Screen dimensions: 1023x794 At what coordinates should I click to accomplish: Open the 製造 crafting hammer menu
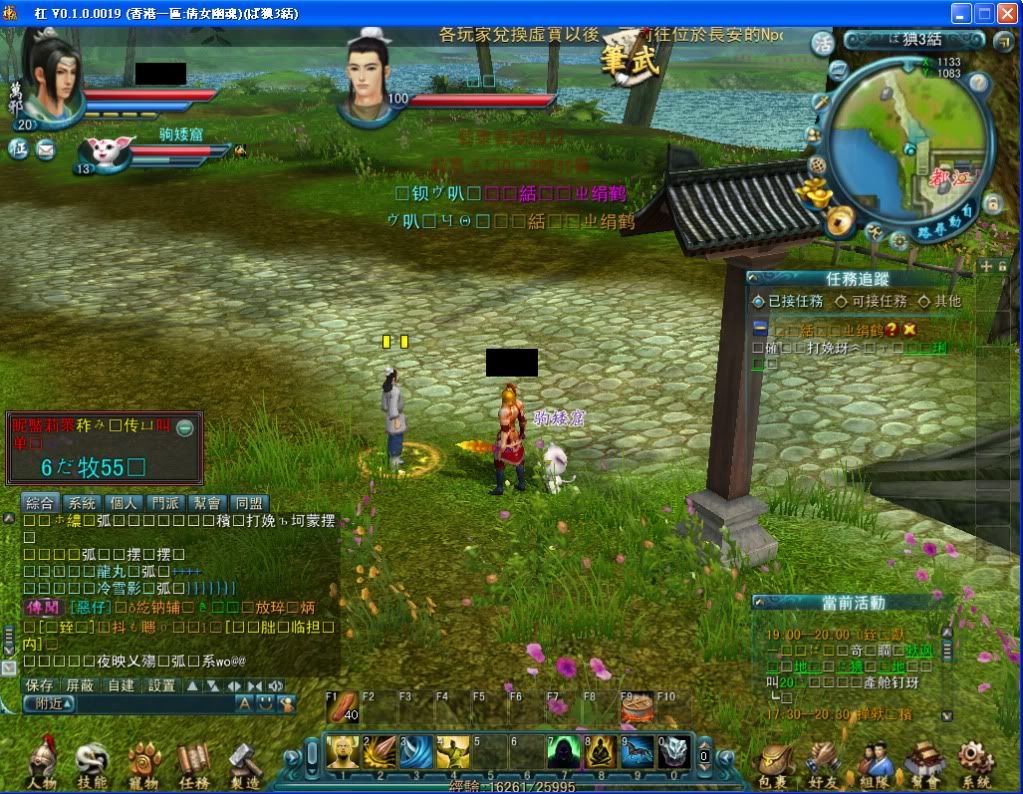click(x=244, y=763)
